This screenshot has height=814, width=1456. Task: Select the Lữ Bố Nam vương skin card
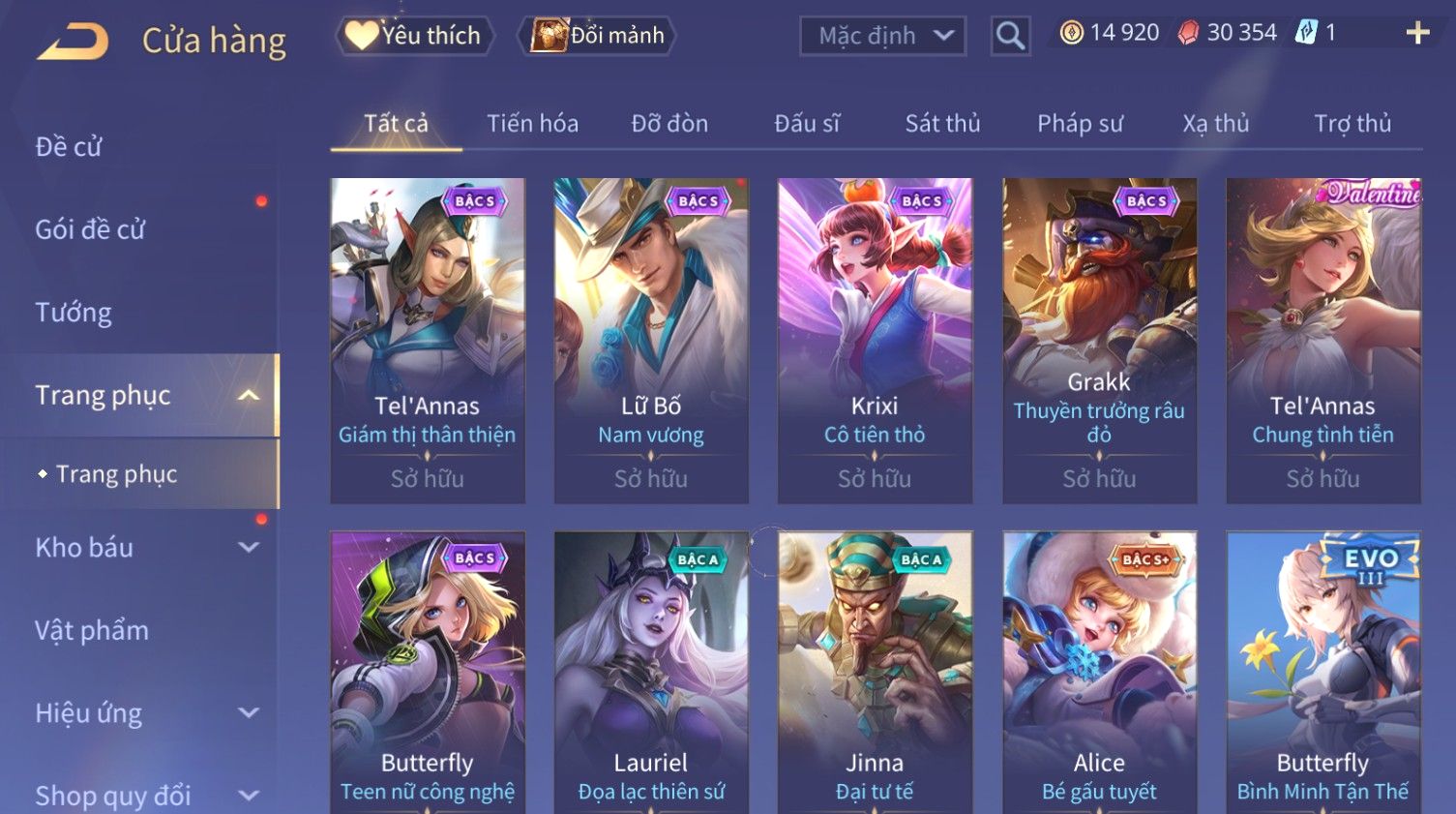click(x=651, y=340)
